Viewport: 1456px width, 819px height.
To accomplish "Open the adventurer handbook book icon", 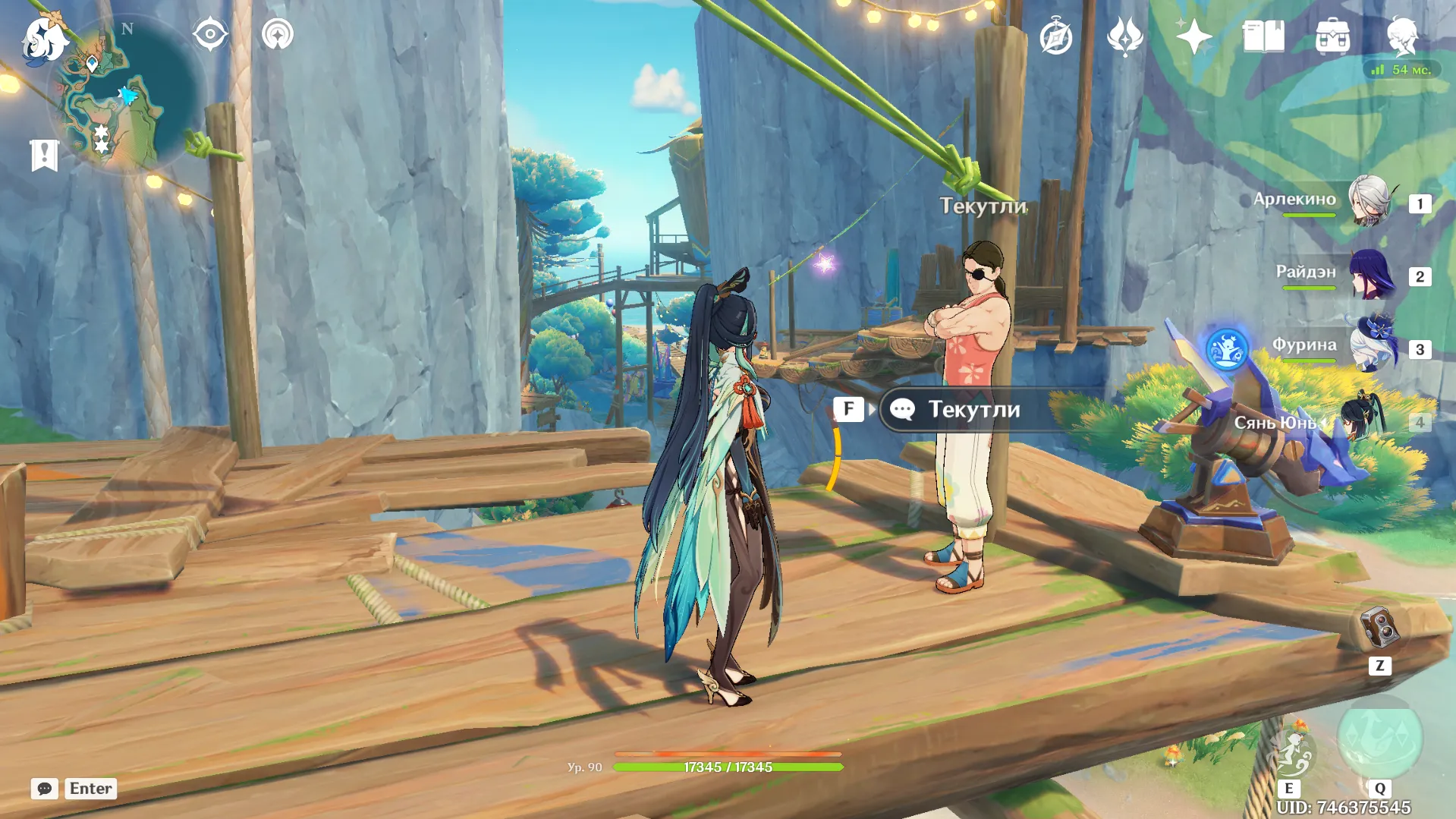I will [1263, 36].
